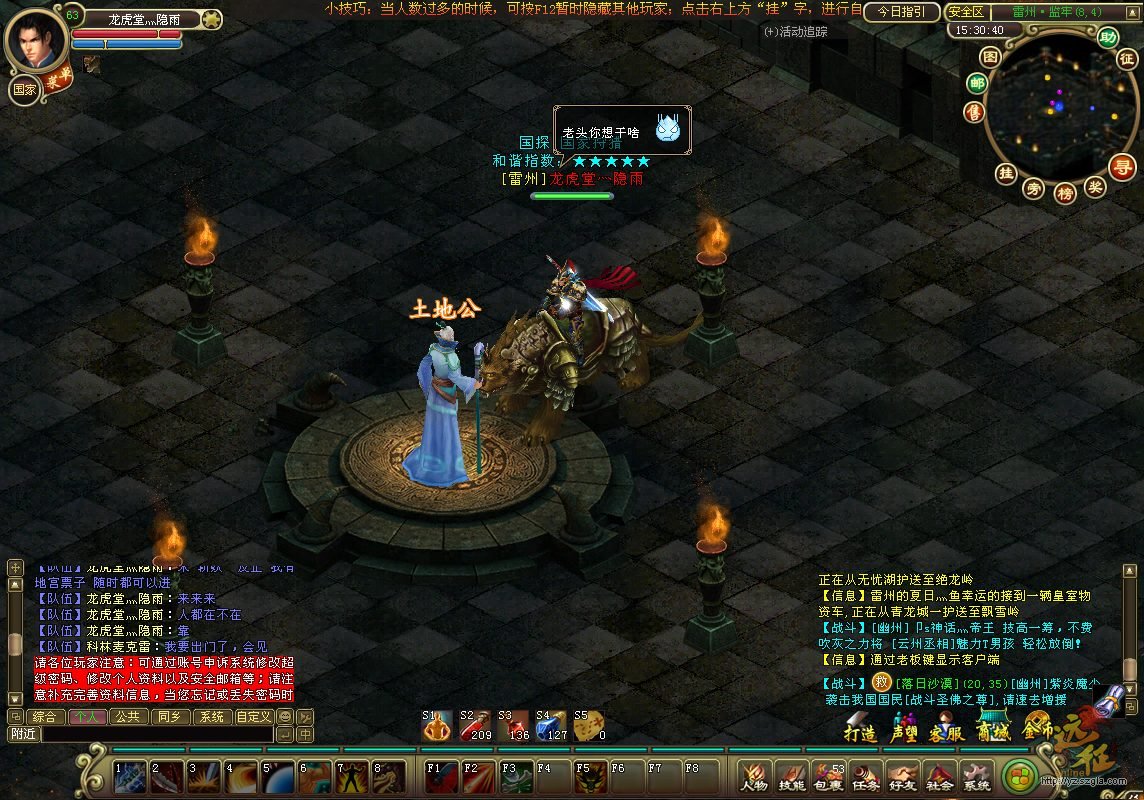Viewport: 1144px width, 800px height.
Task: Open the 任务 quest log
Action: [x=865, y=776]
